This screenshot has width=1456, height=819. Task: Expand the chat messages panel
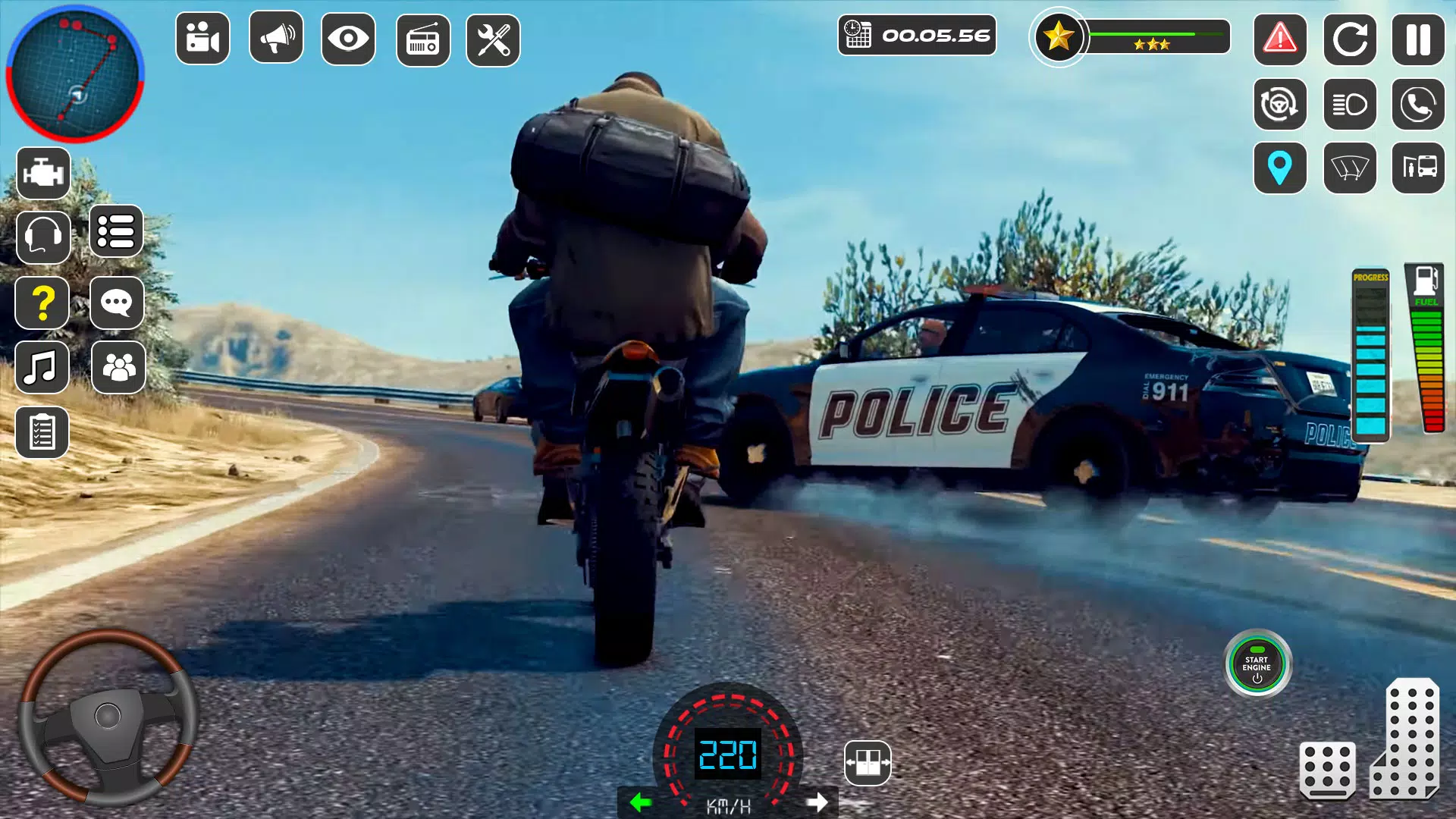click(118, 302)
